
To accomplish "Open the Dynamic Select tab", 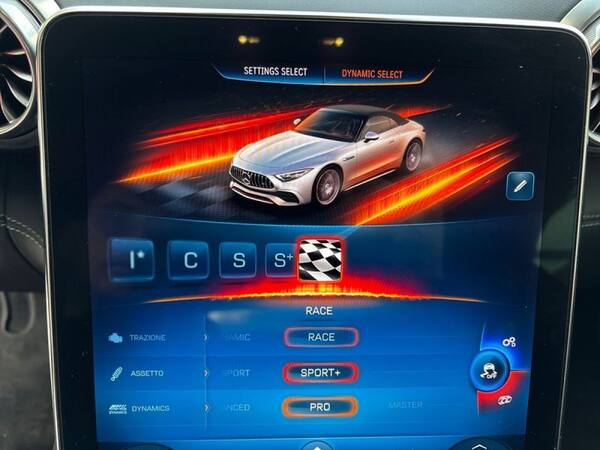I will [371, 73].
